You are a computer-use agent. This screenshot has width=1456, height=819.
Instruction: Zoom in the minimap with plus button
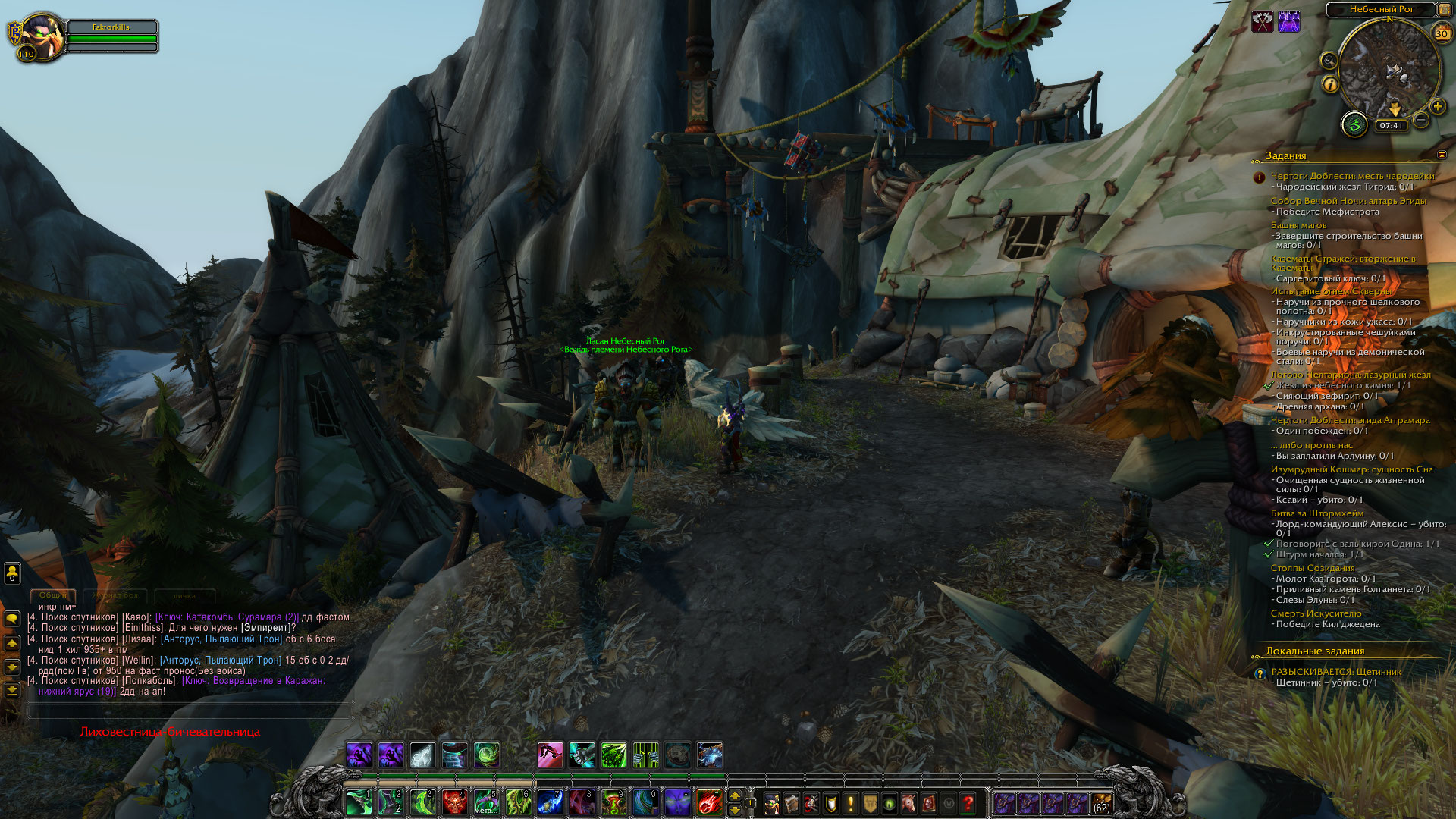click(1437, 107)
